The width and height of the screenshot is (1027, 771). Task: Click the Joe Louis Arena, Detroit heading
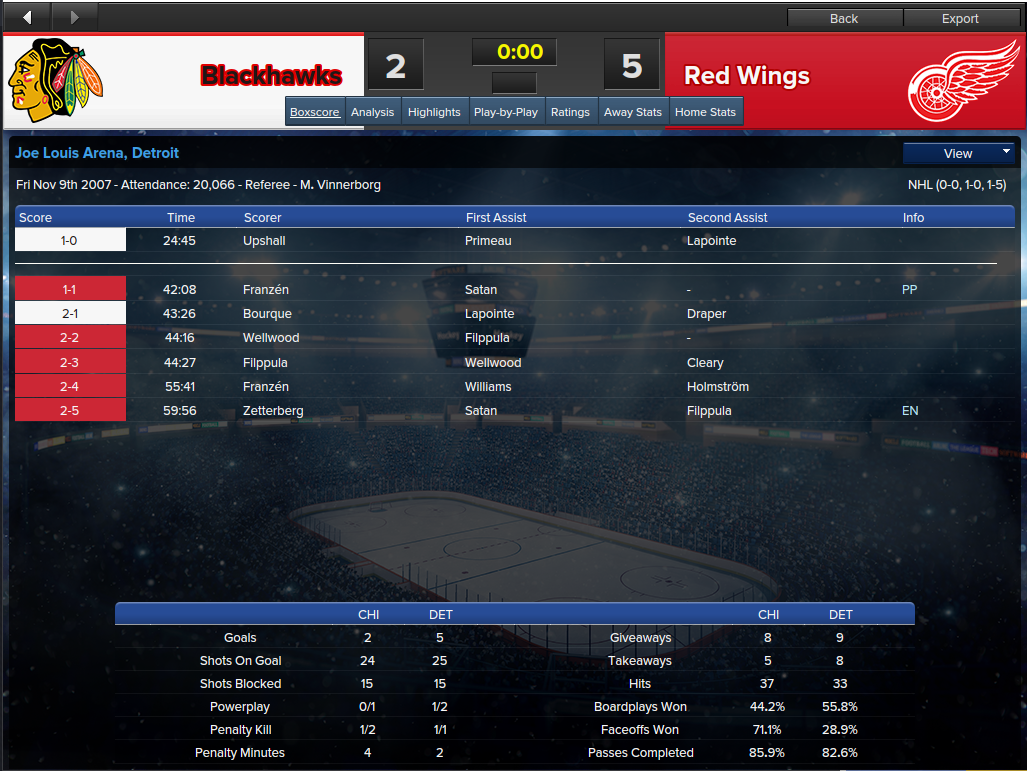(x=97, y=153)
